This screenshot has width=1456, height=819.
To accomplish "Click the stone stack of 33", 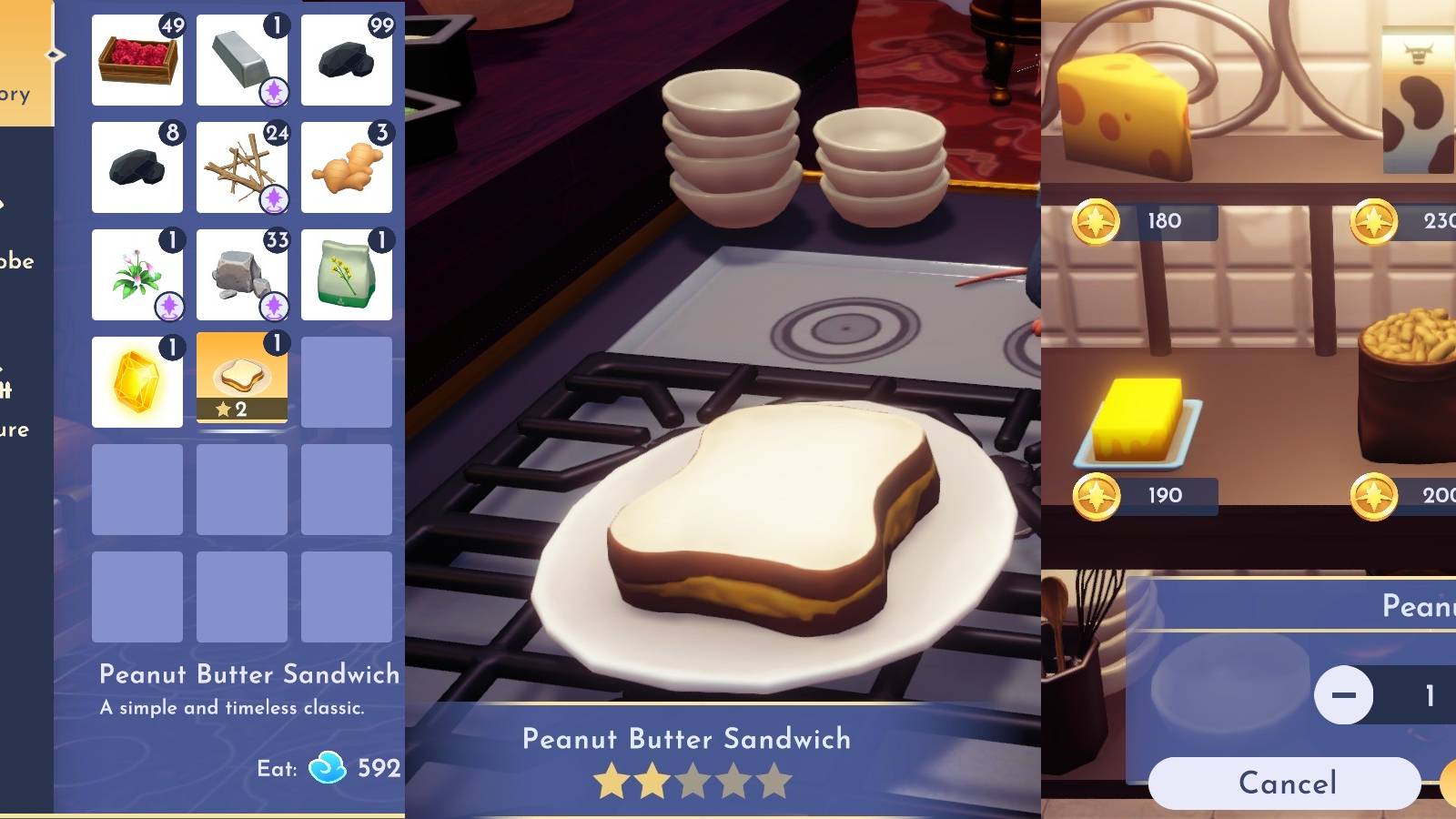I will tap(241, 274).
